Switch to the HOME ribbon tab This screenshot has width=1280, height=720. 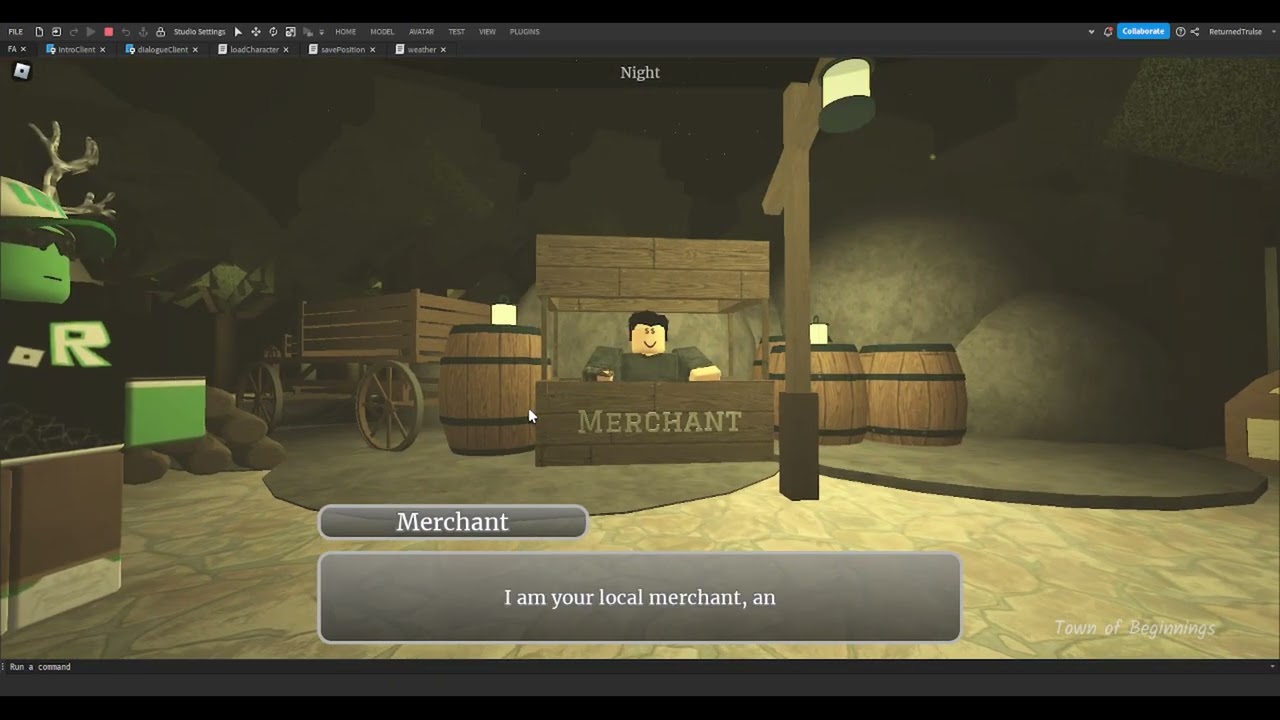point(345,32)
